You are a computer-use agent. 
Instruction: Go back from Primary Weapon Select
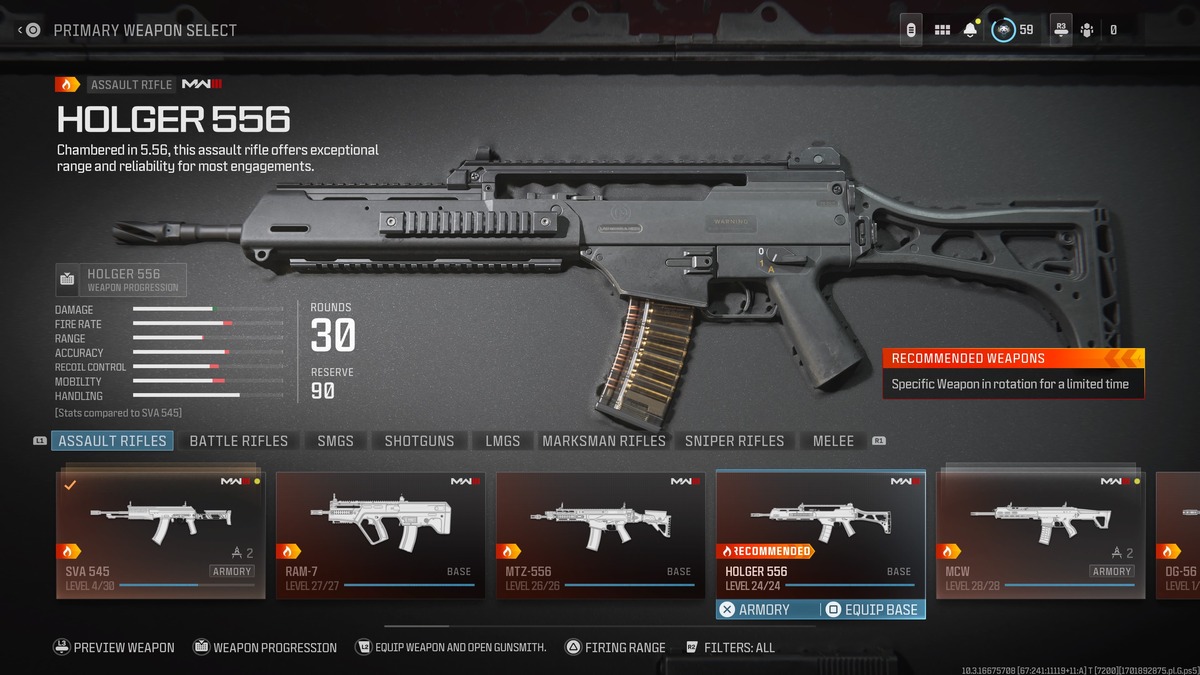coord(29,30)
